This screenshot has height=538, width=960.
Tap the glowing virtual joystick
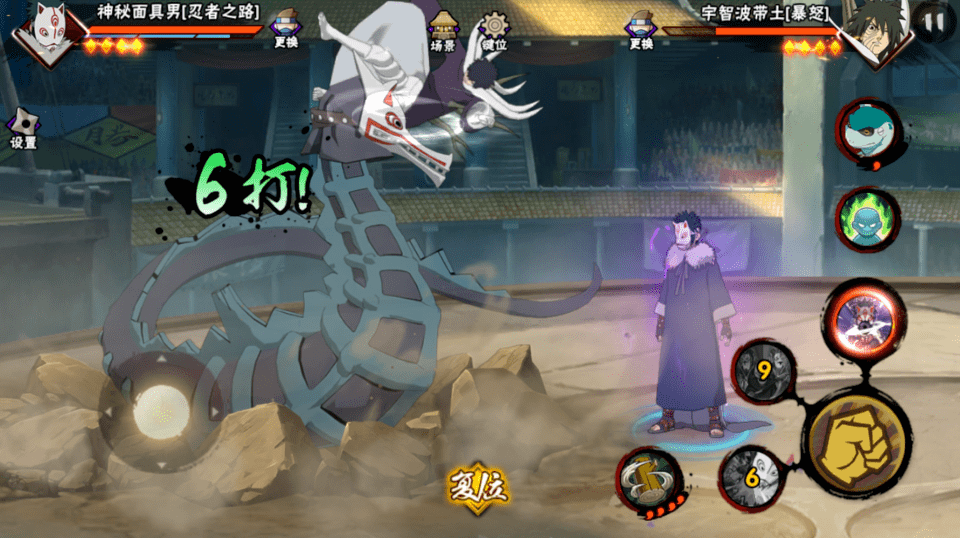click(x=160, y=409)
